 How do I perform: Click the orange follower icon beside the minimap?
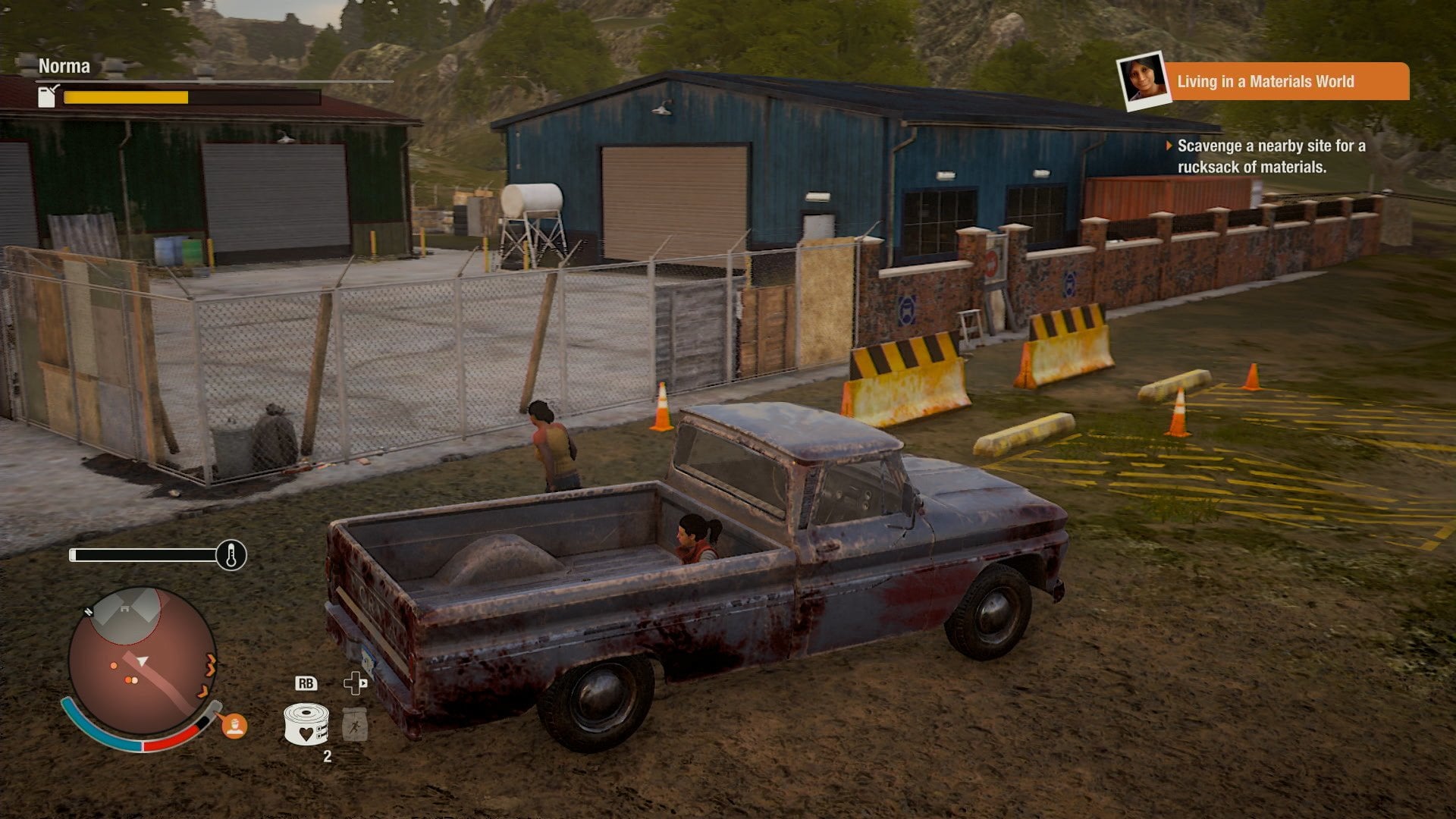[234, 726]
